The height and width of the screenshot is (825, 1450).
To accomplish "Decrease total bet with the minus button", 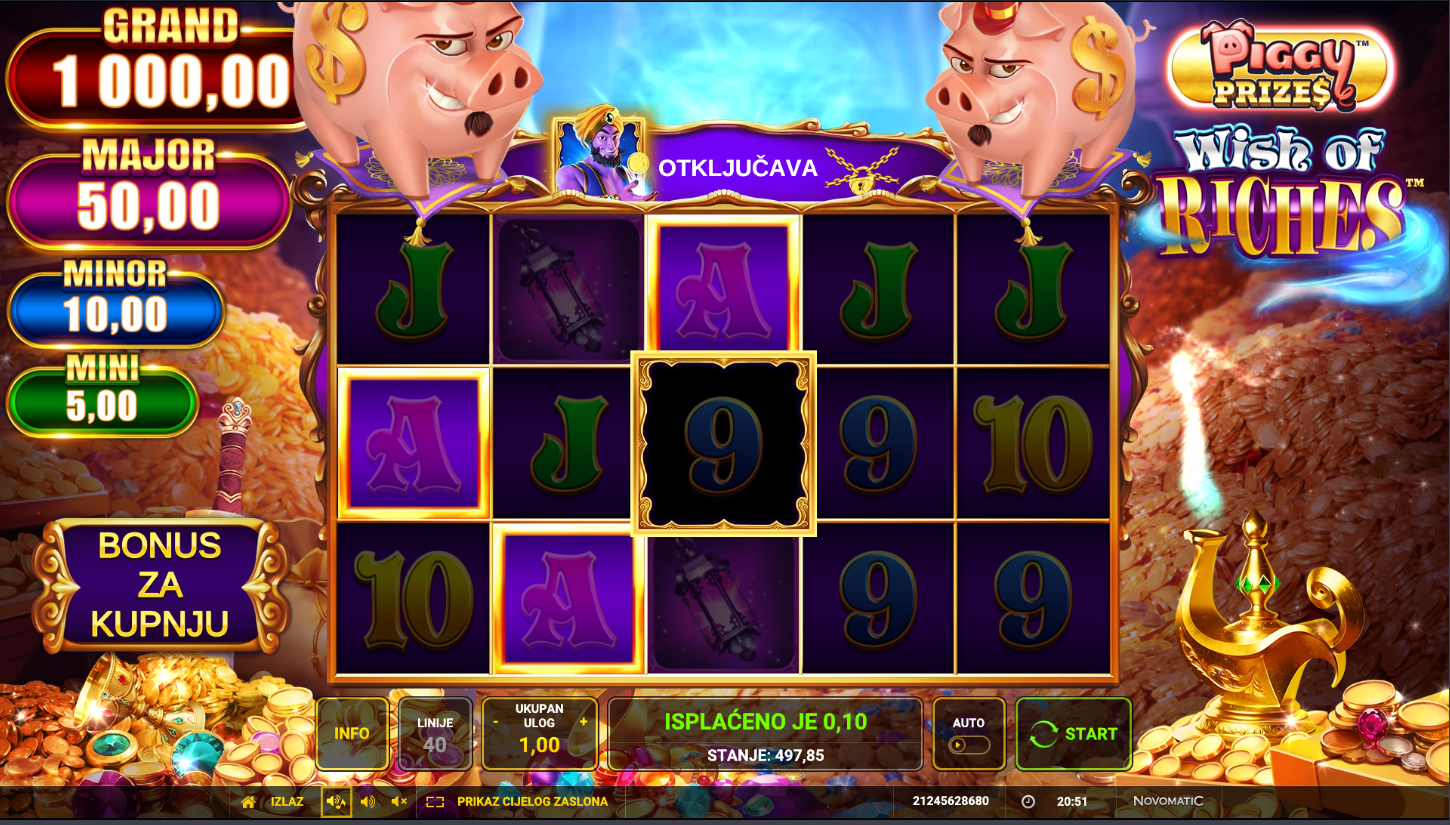I will [x=495, y=721].
